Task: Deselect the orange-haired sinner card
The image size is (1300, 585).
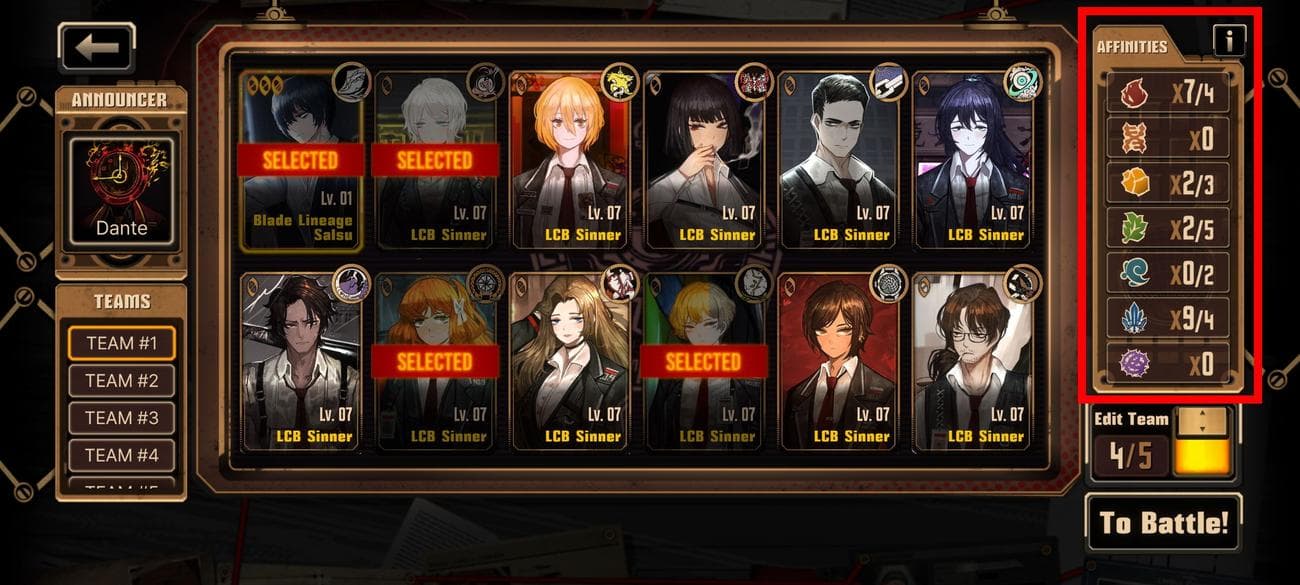Action: [435, 362]
